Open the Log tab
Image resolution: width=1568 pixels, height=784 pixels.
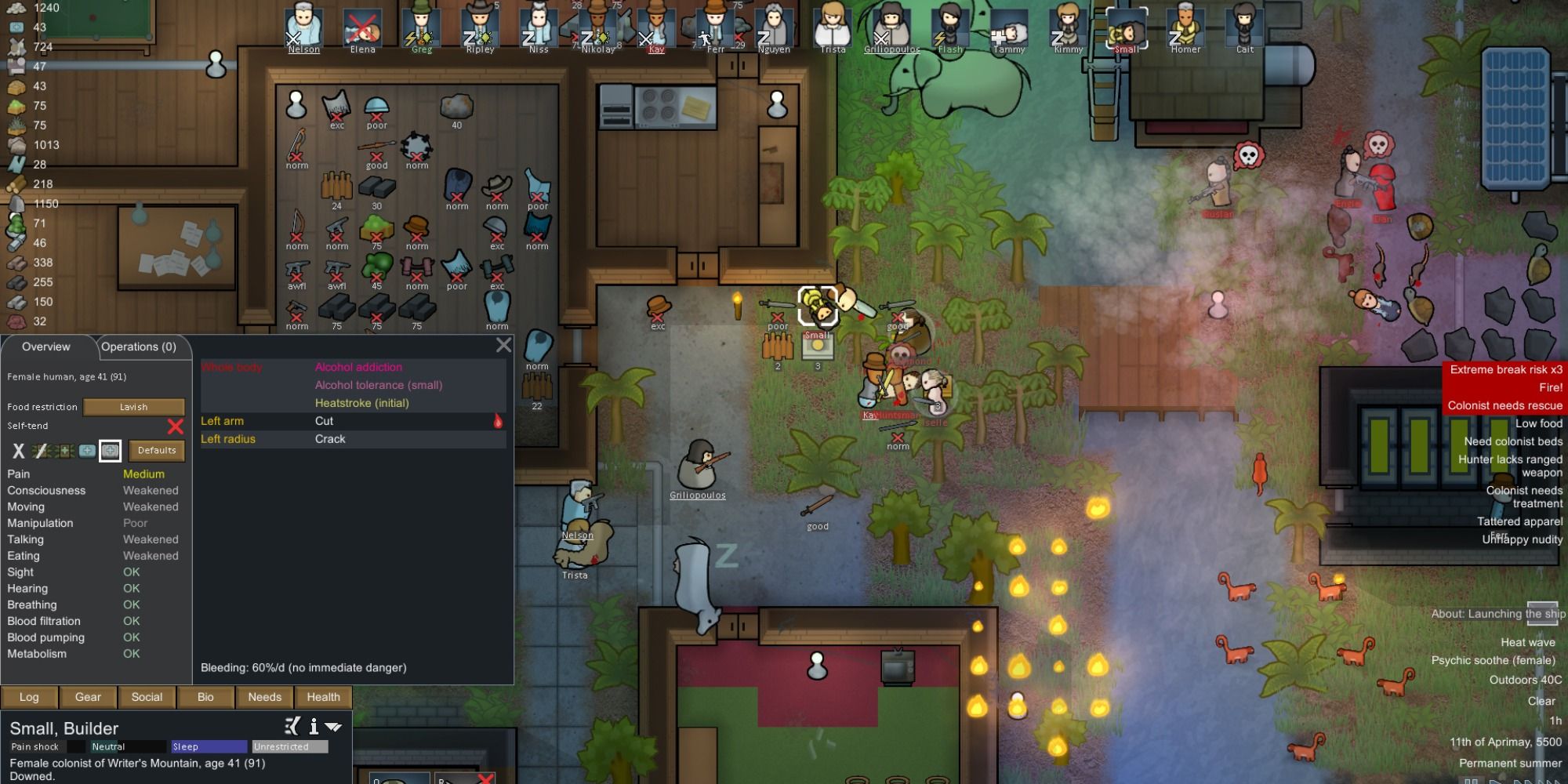click(29, 697)
